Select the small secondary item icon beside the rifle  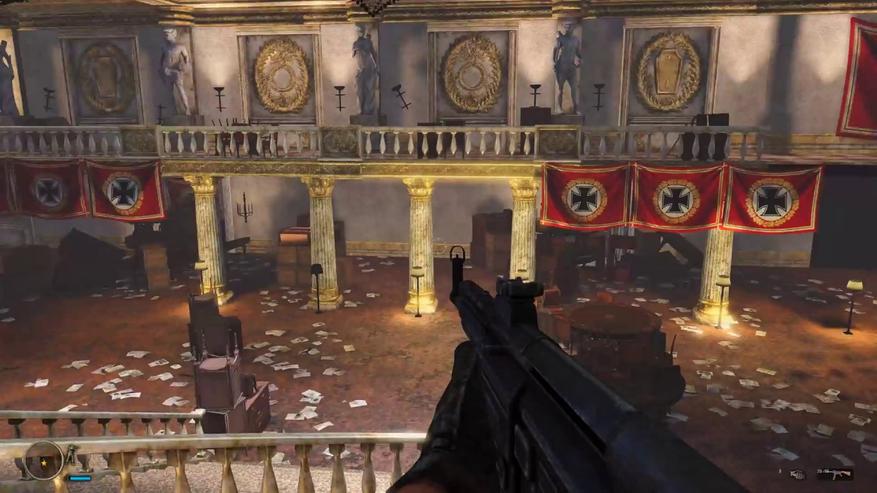[x=797, y=474]
